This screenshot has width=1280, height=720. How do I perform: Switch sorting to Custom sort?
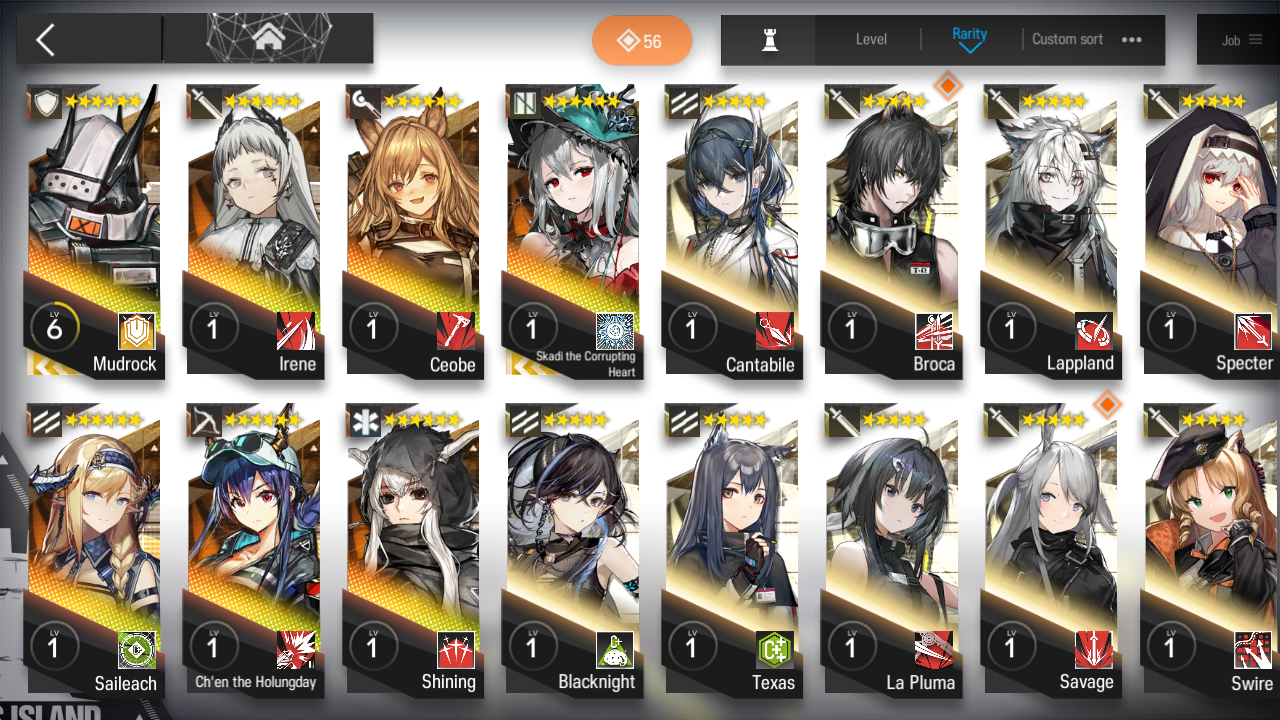pyautogui.click(x=1067, y=40)
